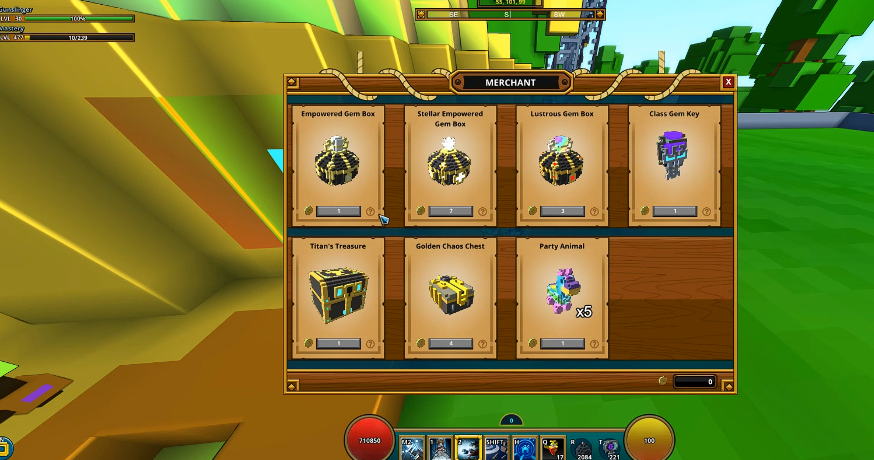Open the Class Gem Key help icon
The height and width of the screenshot is (460, 874).
[706, 211]
